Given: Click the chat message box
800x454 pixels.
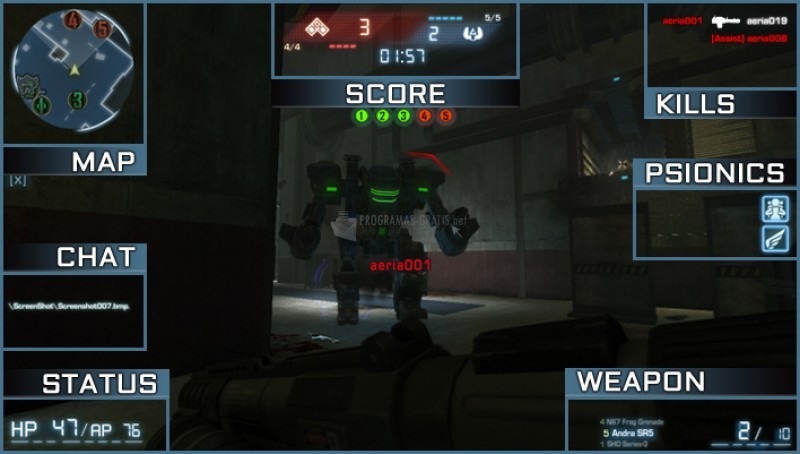Looking at the screenshot, I should [73, 310].
